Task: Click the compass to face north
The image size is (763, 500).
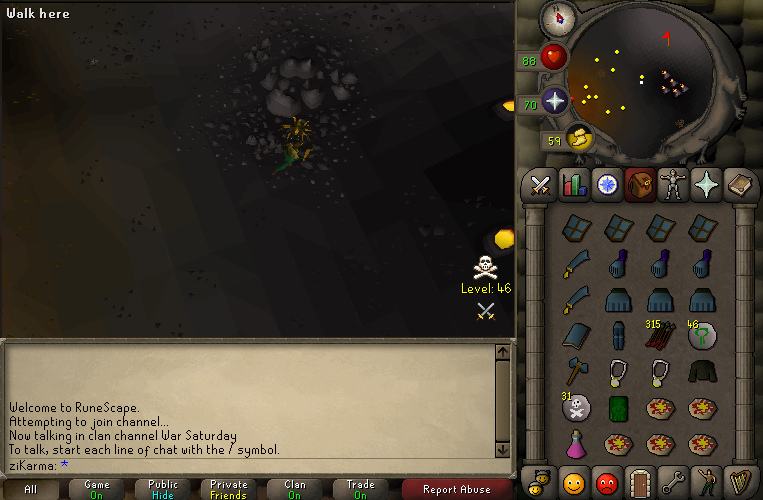Action: 555,17
